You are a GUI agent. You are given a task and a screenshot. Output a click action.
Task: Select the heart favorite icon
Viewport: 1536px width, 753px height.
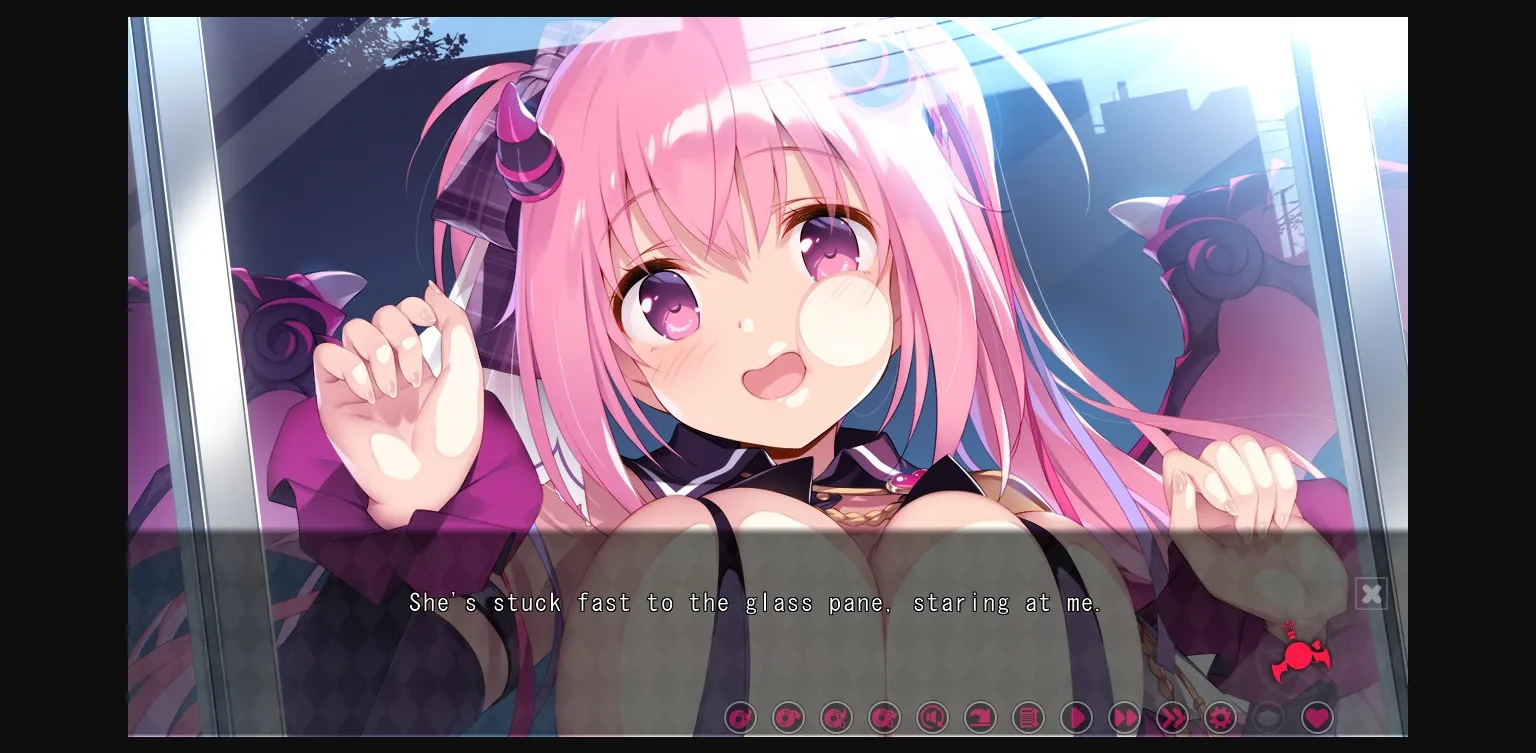[1316, 717]
